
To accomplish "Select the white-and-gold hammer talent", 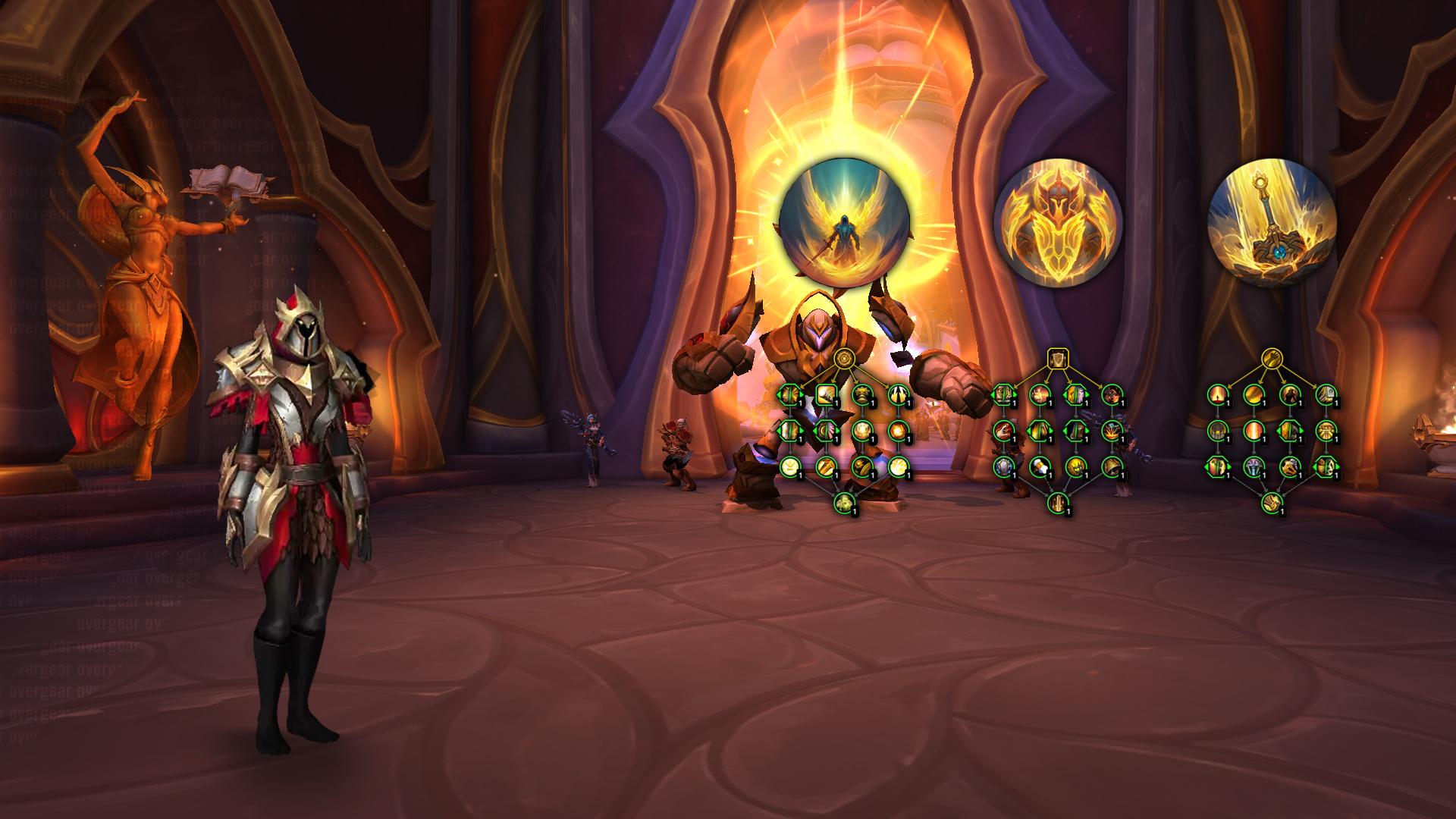I will pos(1039,466).
